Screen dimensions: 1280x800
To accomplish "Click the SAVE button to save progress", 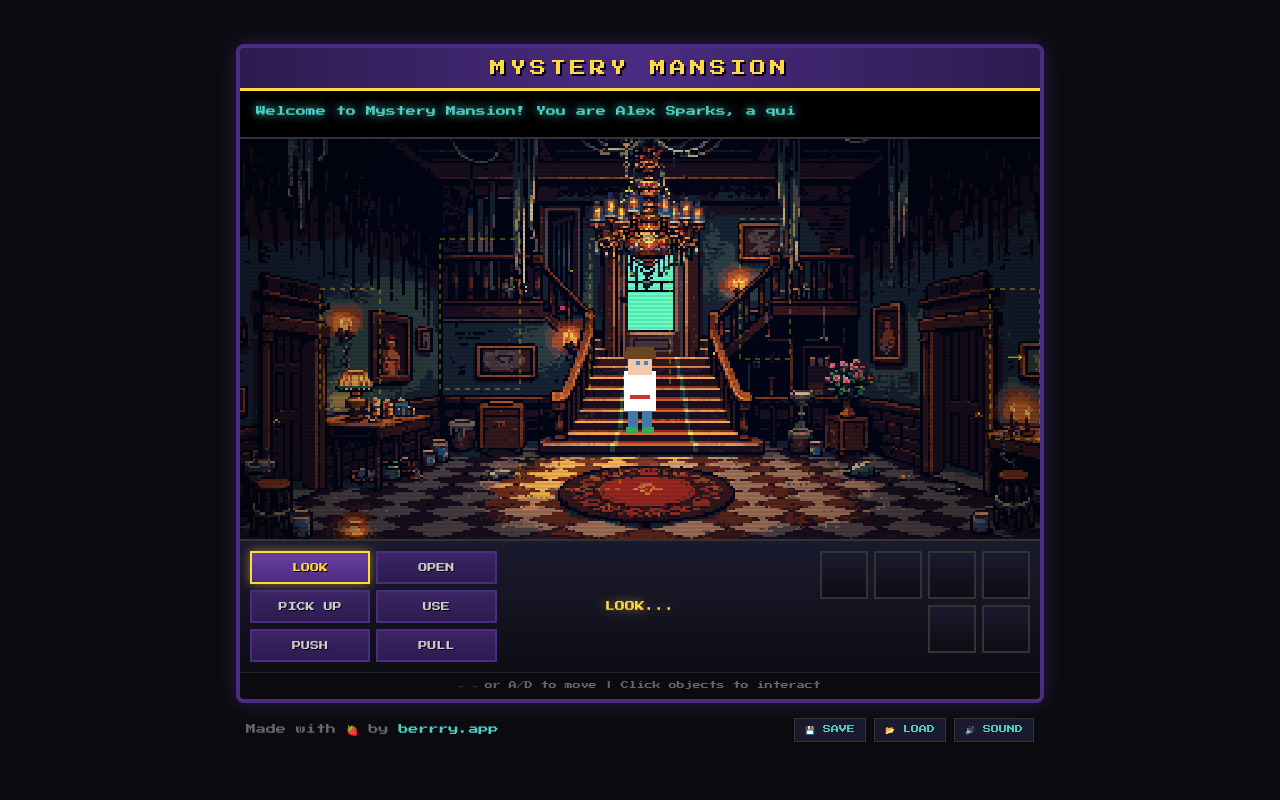I will (x=829, y=729).
